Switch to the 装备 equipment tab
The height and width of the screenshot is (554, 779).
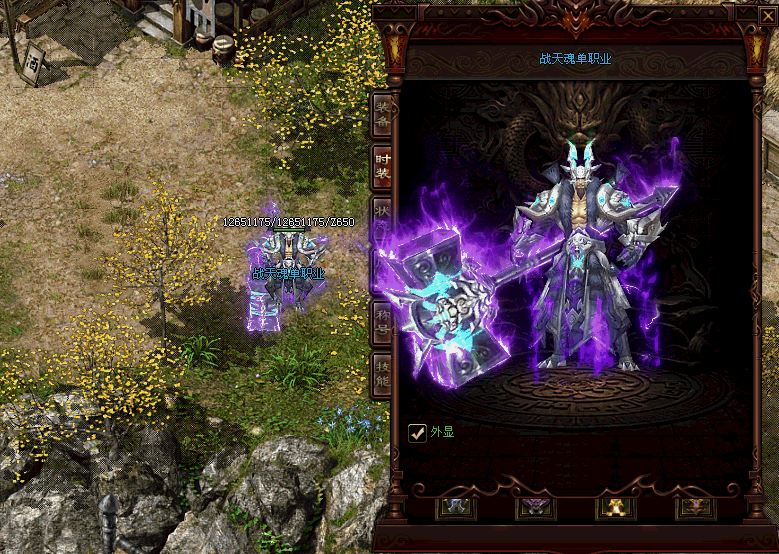(x=382, y=115)
